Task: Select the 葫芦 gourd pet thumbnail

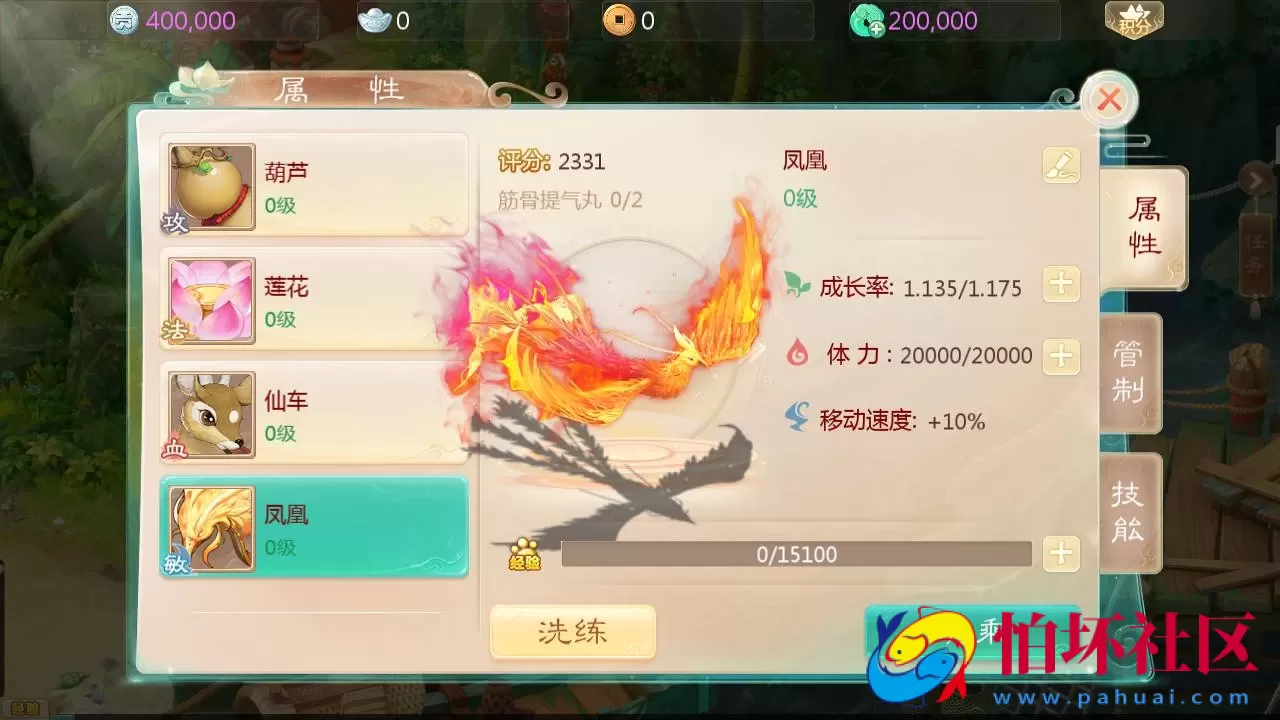Action: tap(209, 187)
